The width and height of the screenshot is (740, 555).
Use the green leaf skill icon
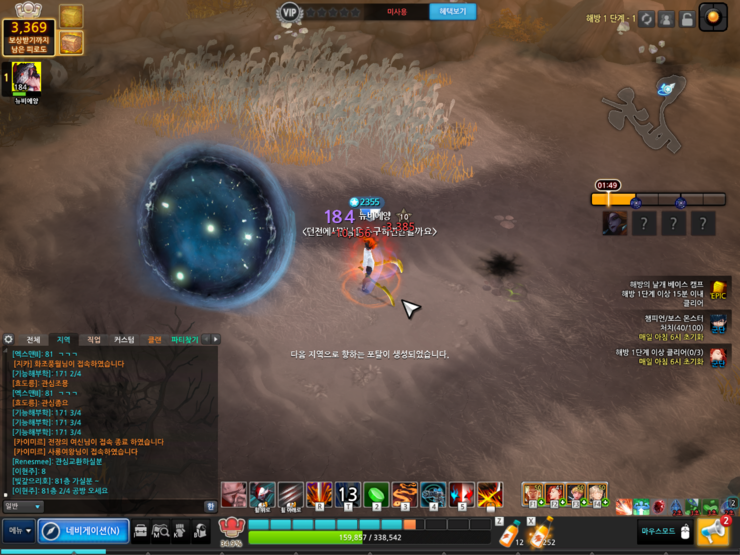[x=375, y=494]
